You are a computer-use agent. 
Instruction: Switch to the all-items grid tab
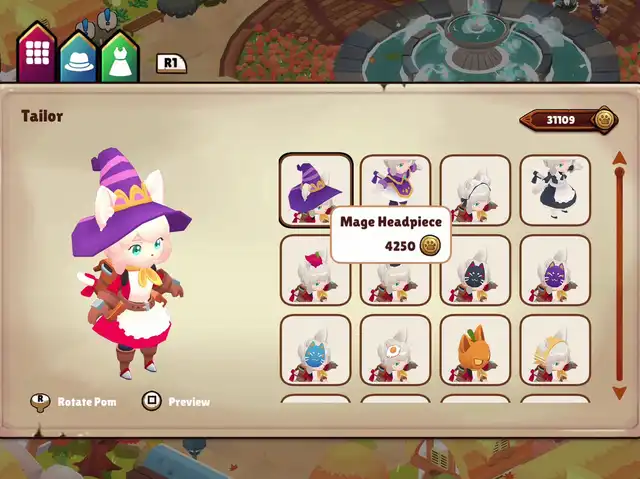coord(37,53)
